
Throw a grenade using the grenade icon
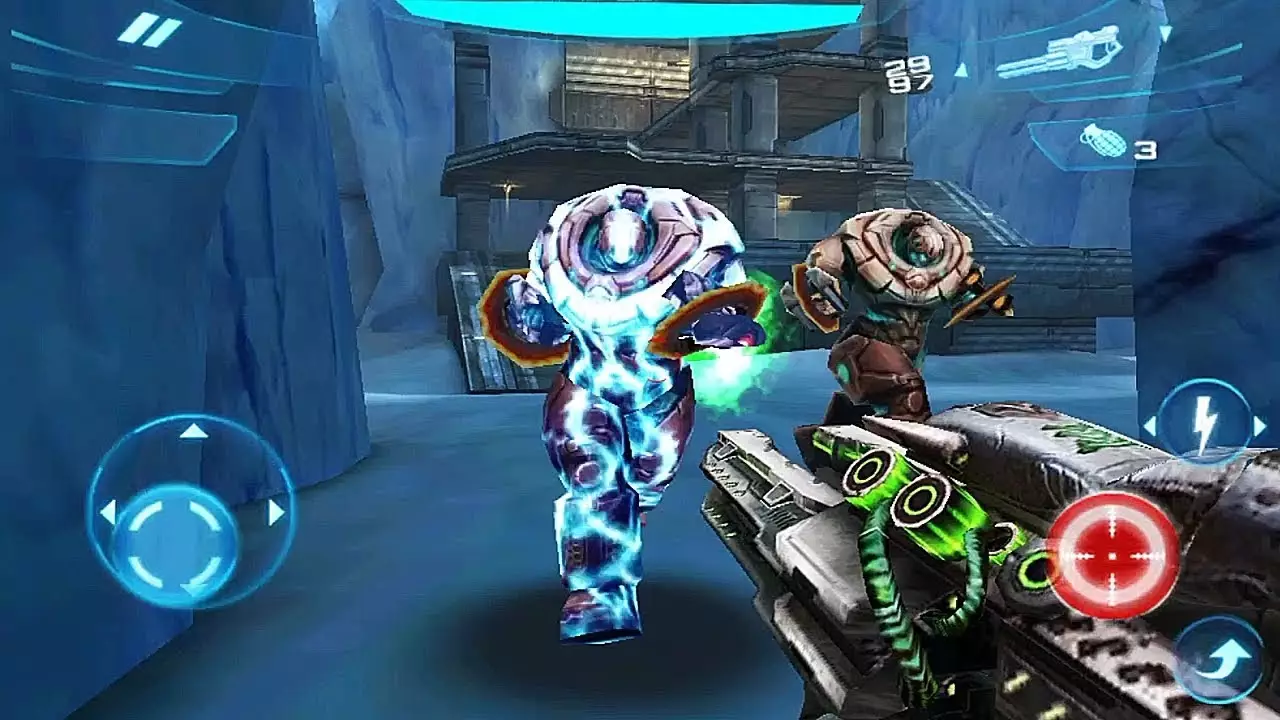point(1104,142)
